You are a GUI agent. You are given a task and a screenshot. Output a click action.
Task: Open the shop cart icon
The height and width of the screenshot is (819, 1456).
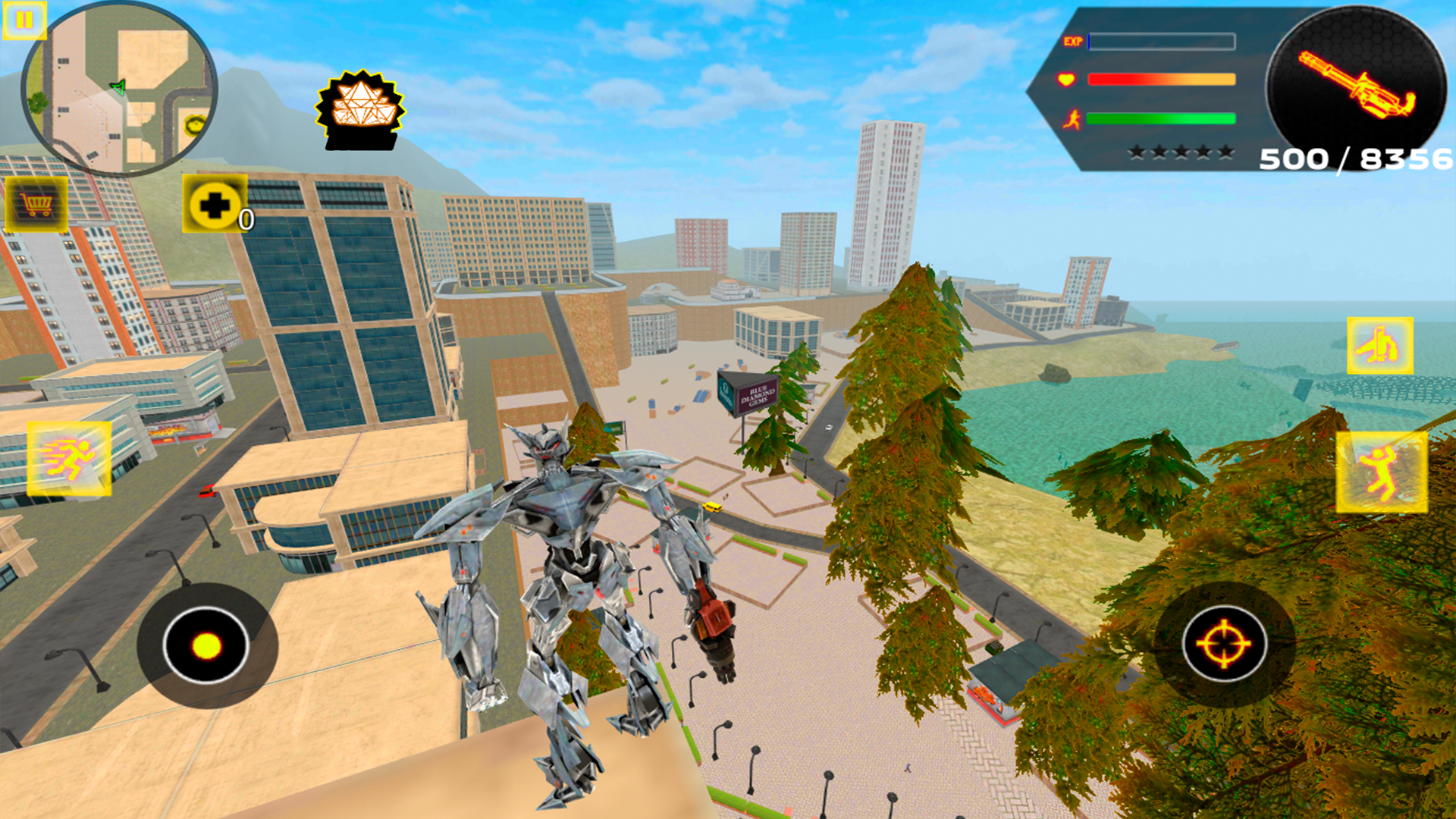pos(36,205)
